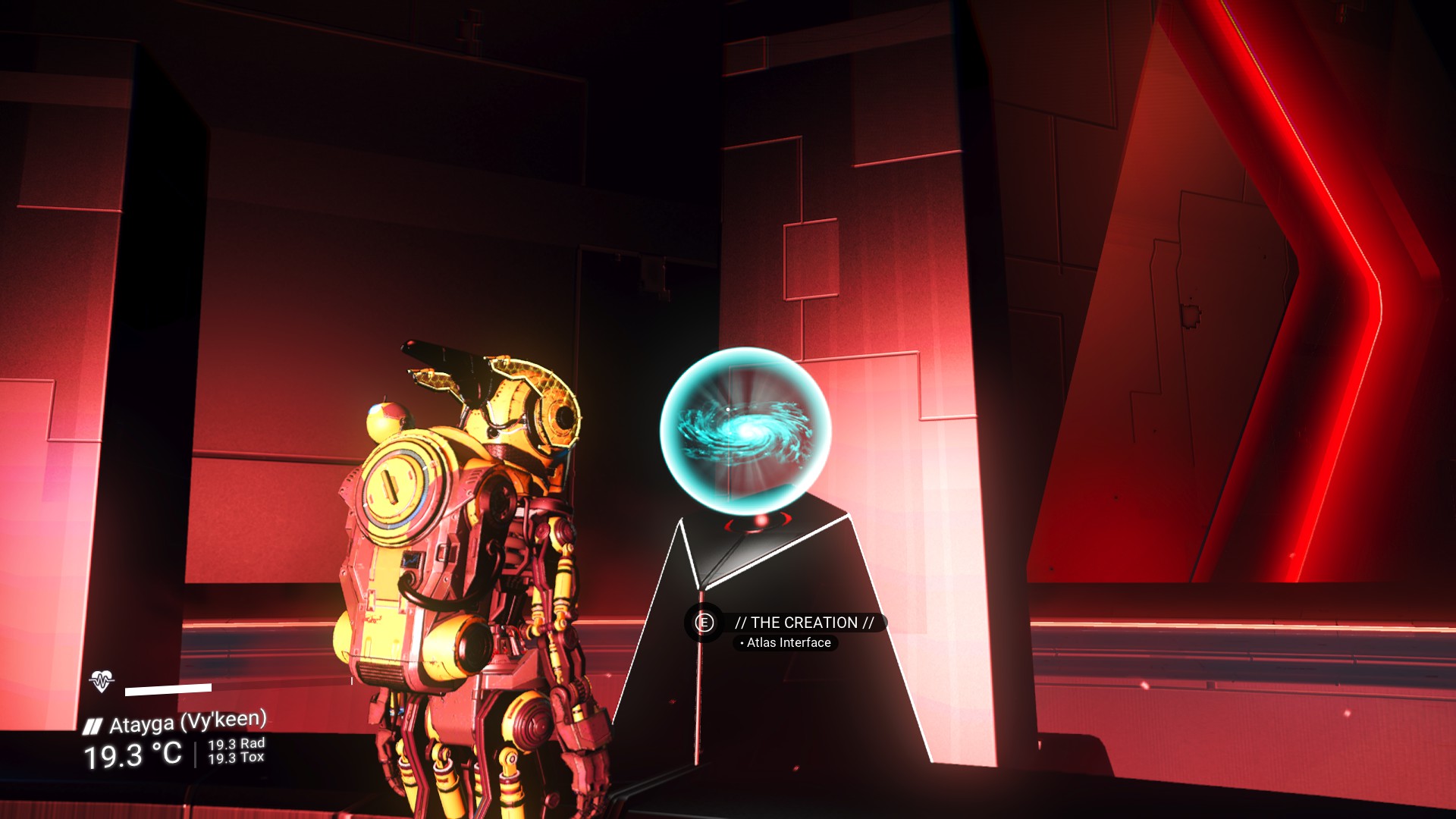Click the yellow dial gauge on the exosuit pack
The width and height of the screenshot is (1456, 819).
[397, 485]
